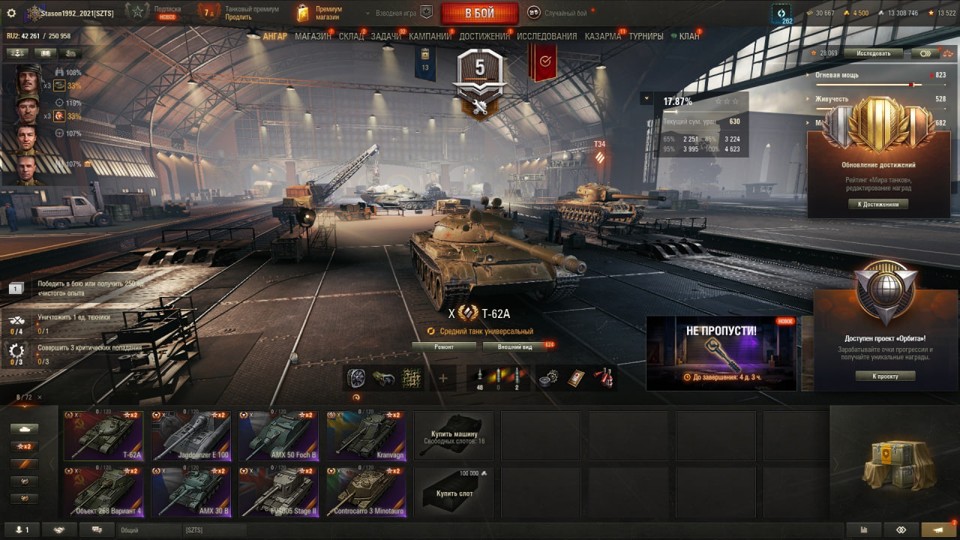Switch to the КАЗАРМА tab
The image size is (960, 540).
pos(603,36)
